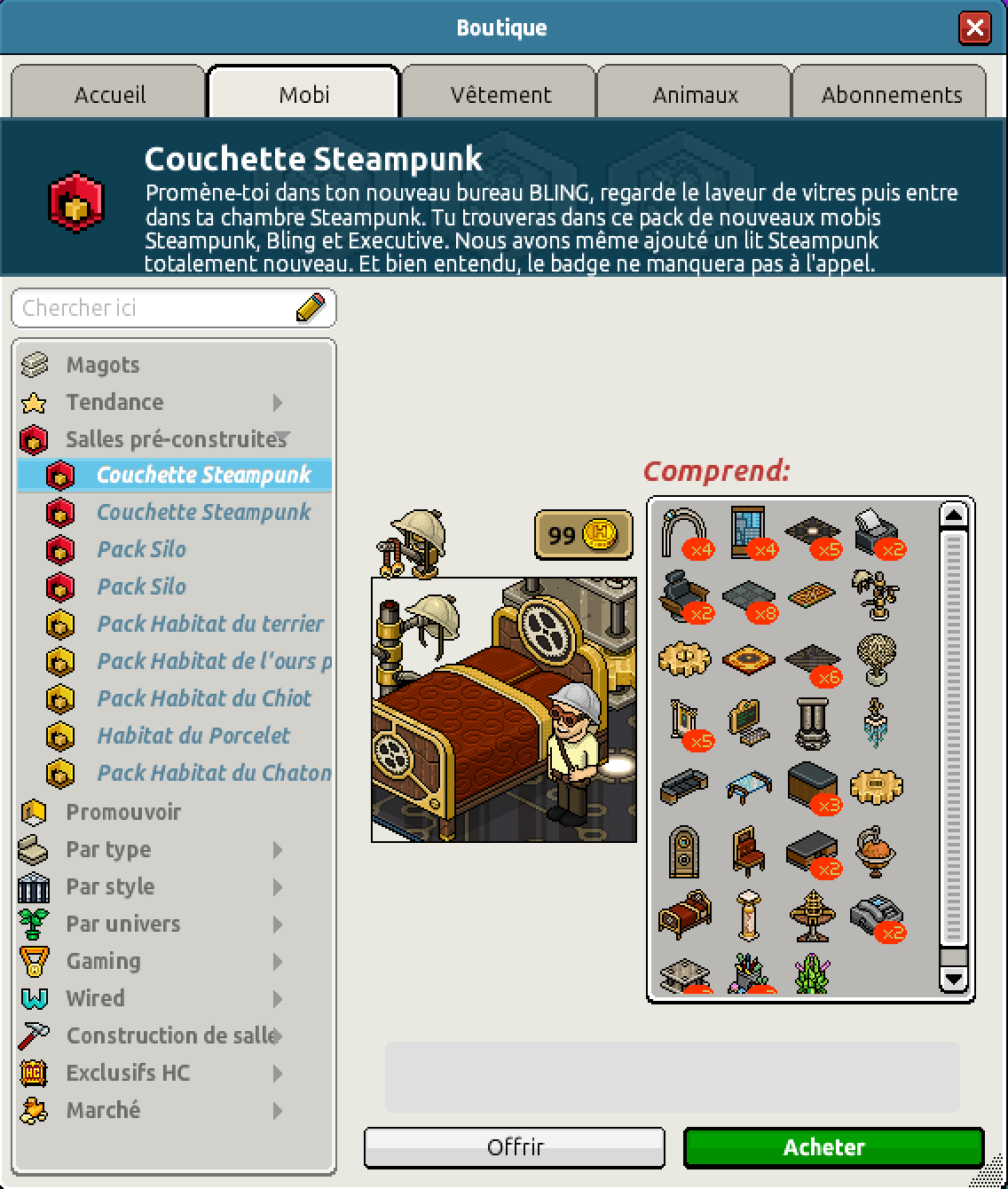Go to the Animaux tab
Image resolution: width=1008 pixels, height=1189 pixels.
point(695,94)
